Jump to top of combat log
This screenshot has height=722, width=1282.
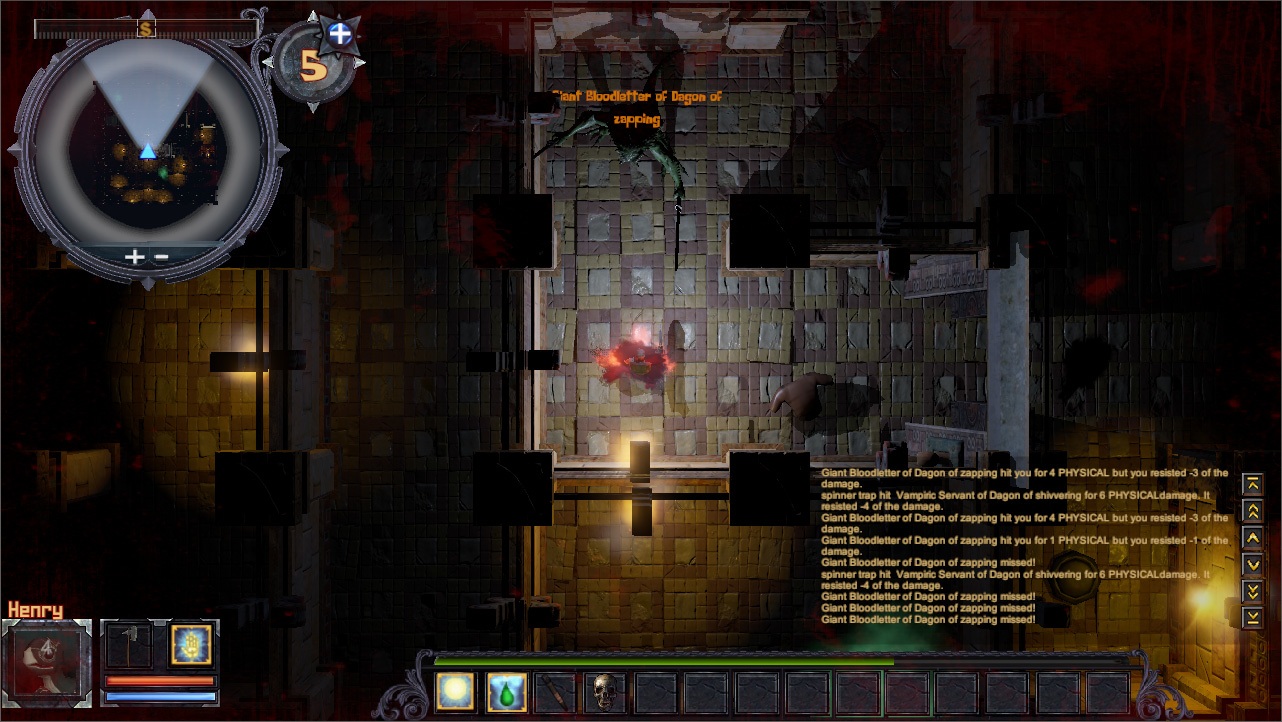pyautogui.click(x=1252, y=484)
